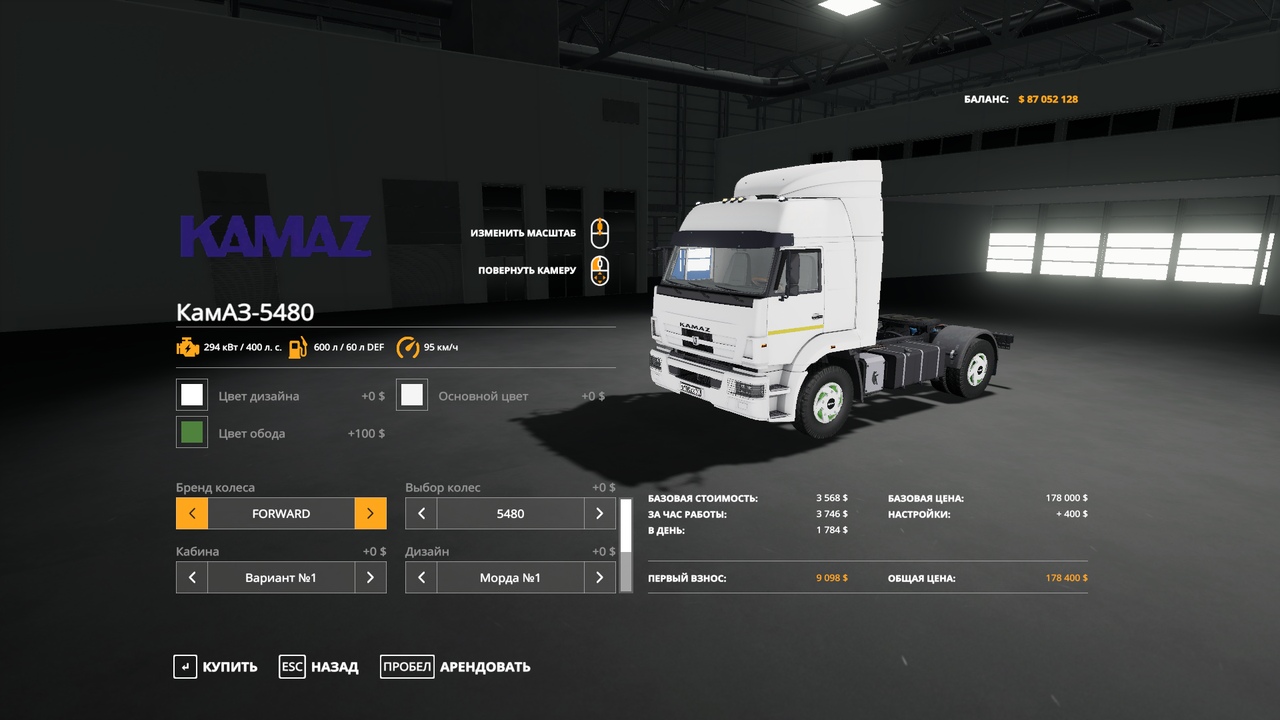Screen dimensions: 1280x720
Task: Buy the truck with КУПИТЬ
Action: [x=216, y=667]
